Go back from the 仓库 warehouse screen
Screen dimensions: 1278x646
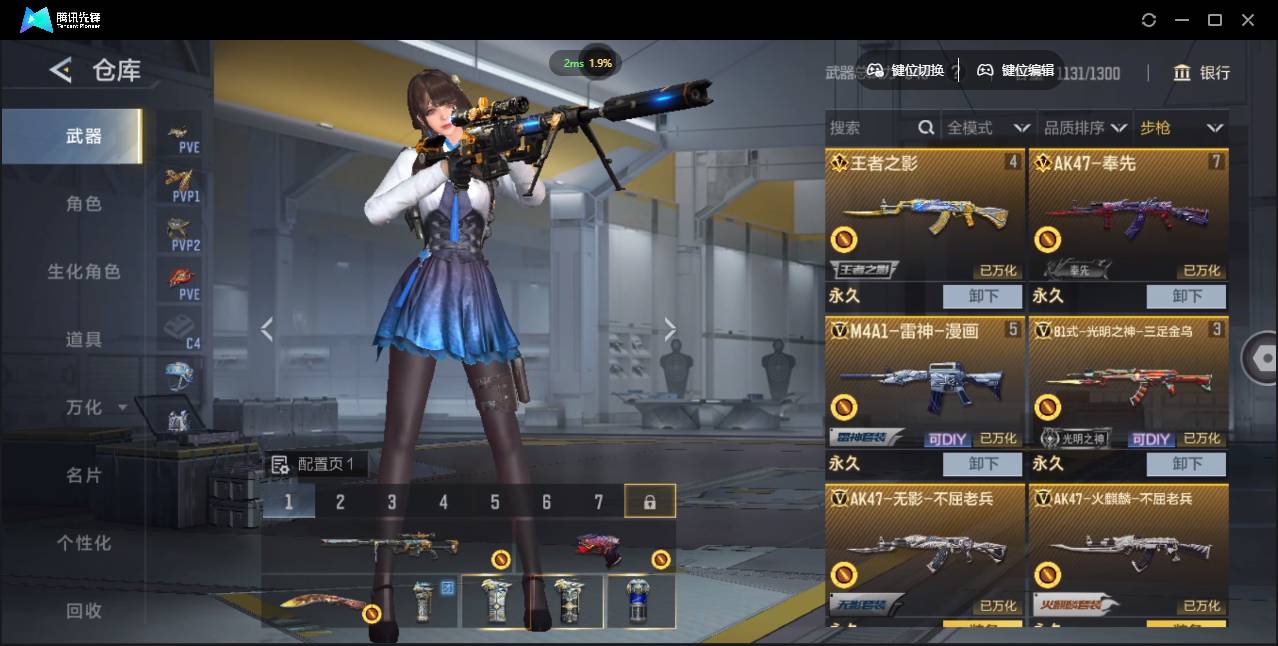coord(61,70)
